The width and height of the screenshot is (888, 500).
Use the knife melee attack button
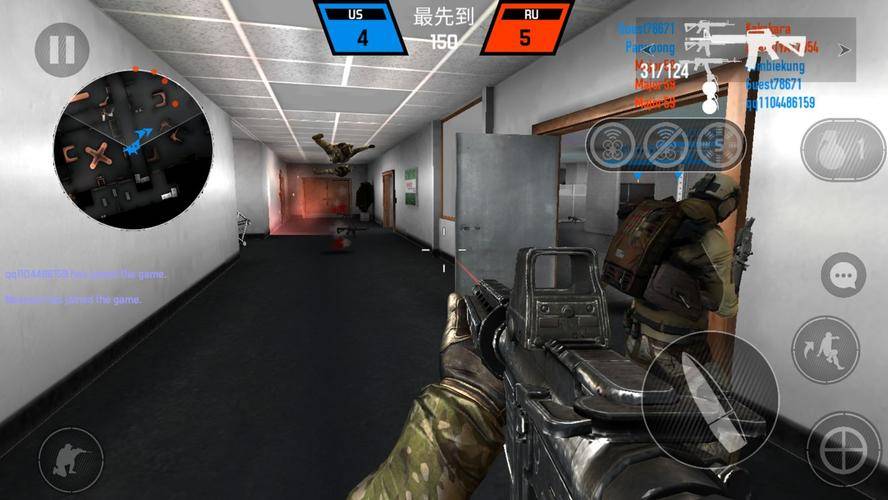coord(710,399)
